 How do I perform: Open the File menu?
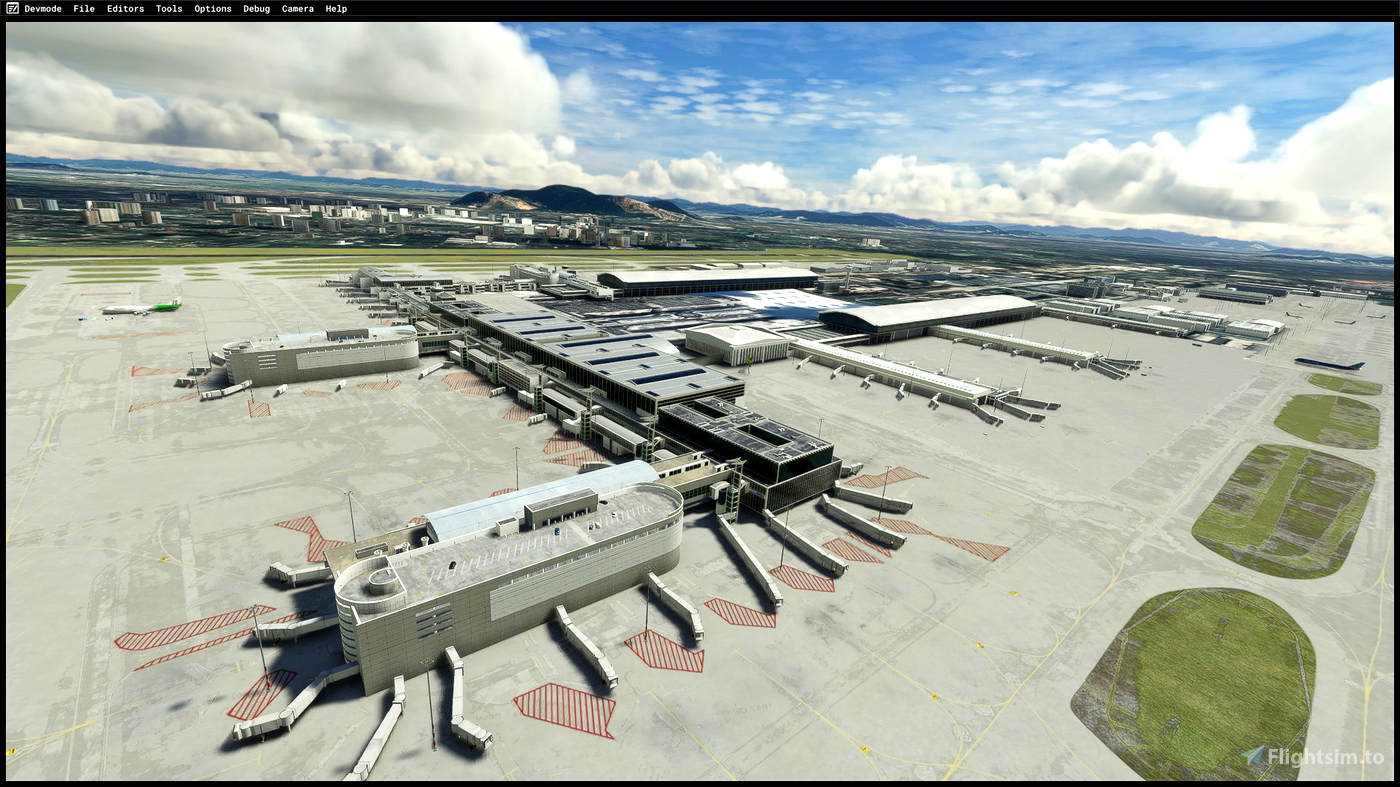point(83,8)
